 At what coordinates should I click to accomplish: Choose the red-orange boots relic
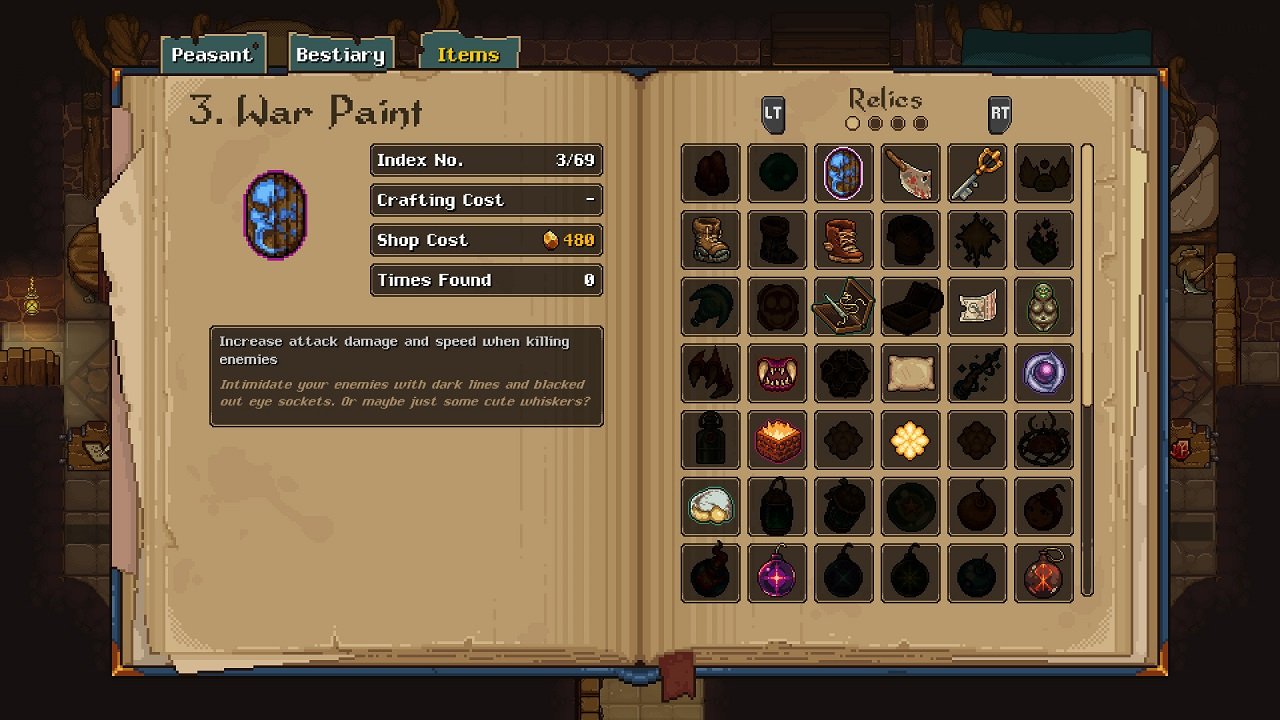click(844, 240)
